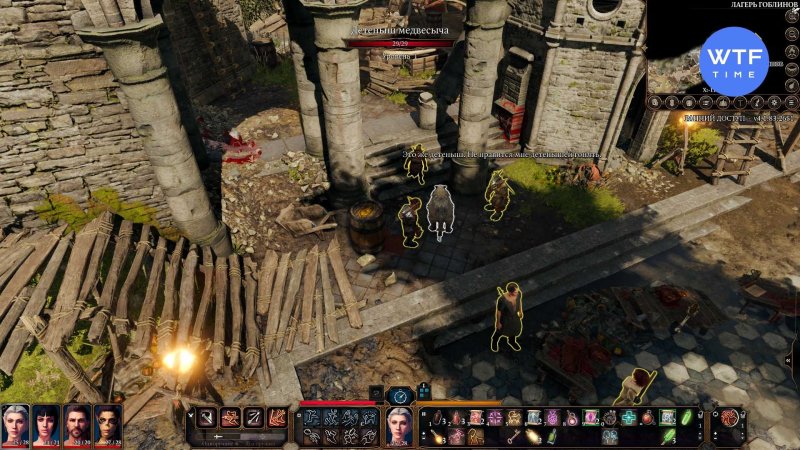Select the white-haired character portrait in party list
Screen dimensions: 800x450
tap(15, 423)
